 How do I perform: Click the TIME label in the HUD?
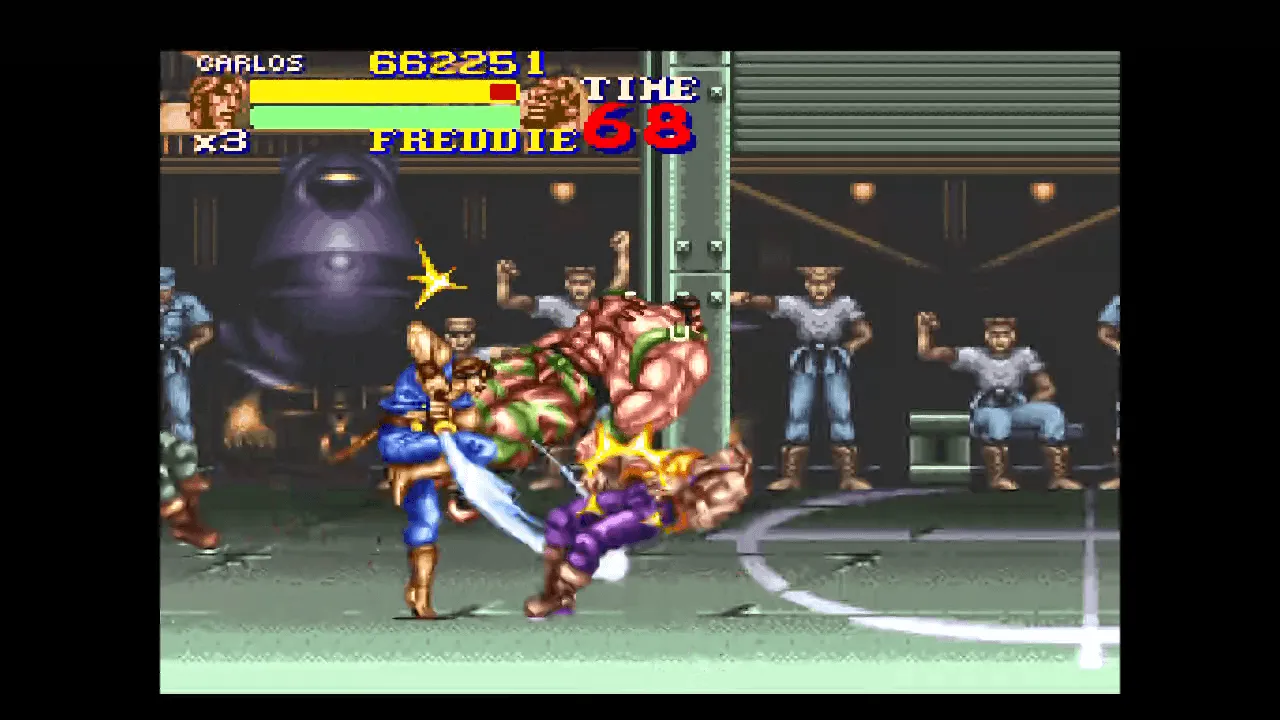(642, 88)
